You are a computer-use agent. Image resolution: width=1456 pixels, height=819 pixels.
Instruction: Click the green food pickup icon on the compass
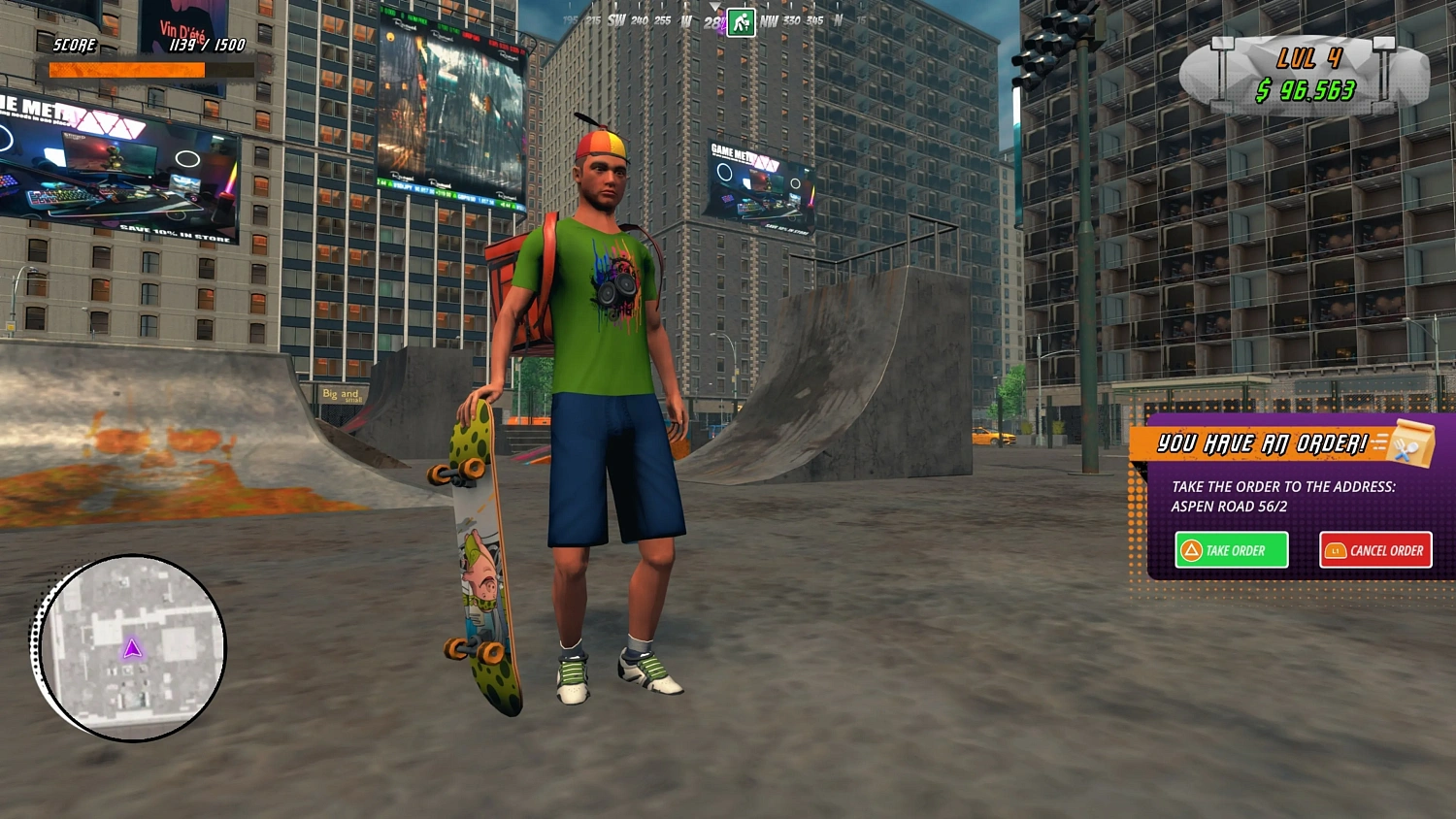point(741,23)
